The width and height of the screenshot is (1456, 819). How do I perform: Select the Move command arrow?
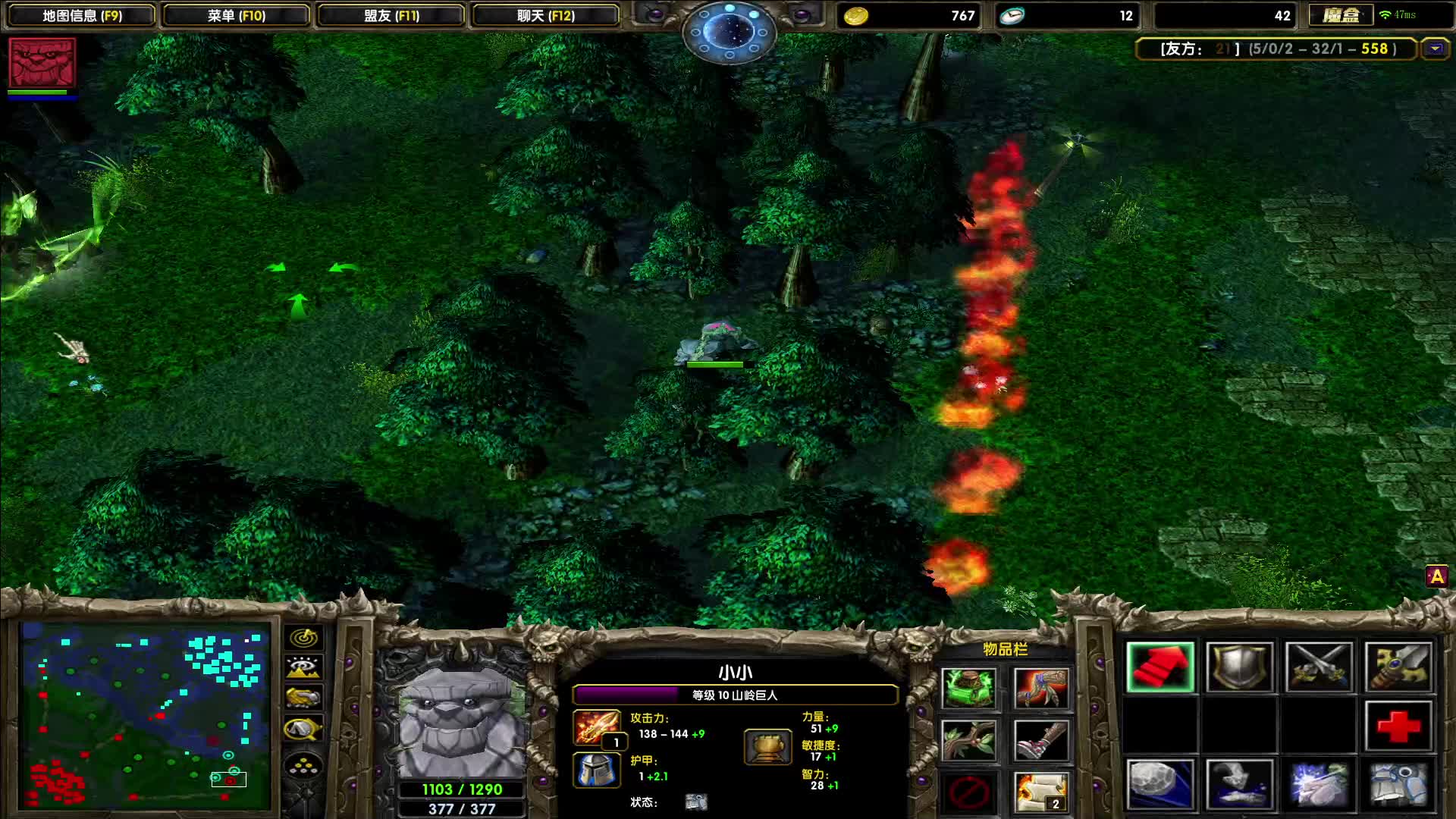[x=1160, y=667]
